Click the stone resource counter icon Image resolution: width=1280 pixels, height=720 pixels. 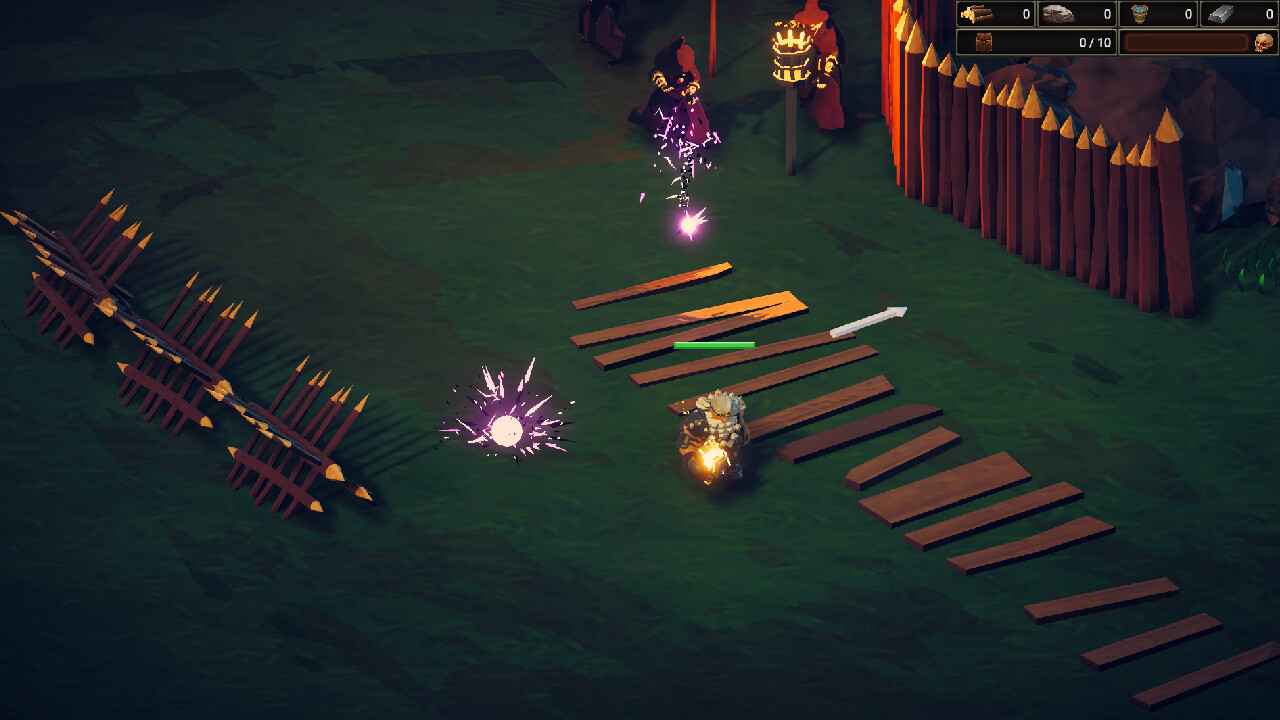[x=1058, y=12]
